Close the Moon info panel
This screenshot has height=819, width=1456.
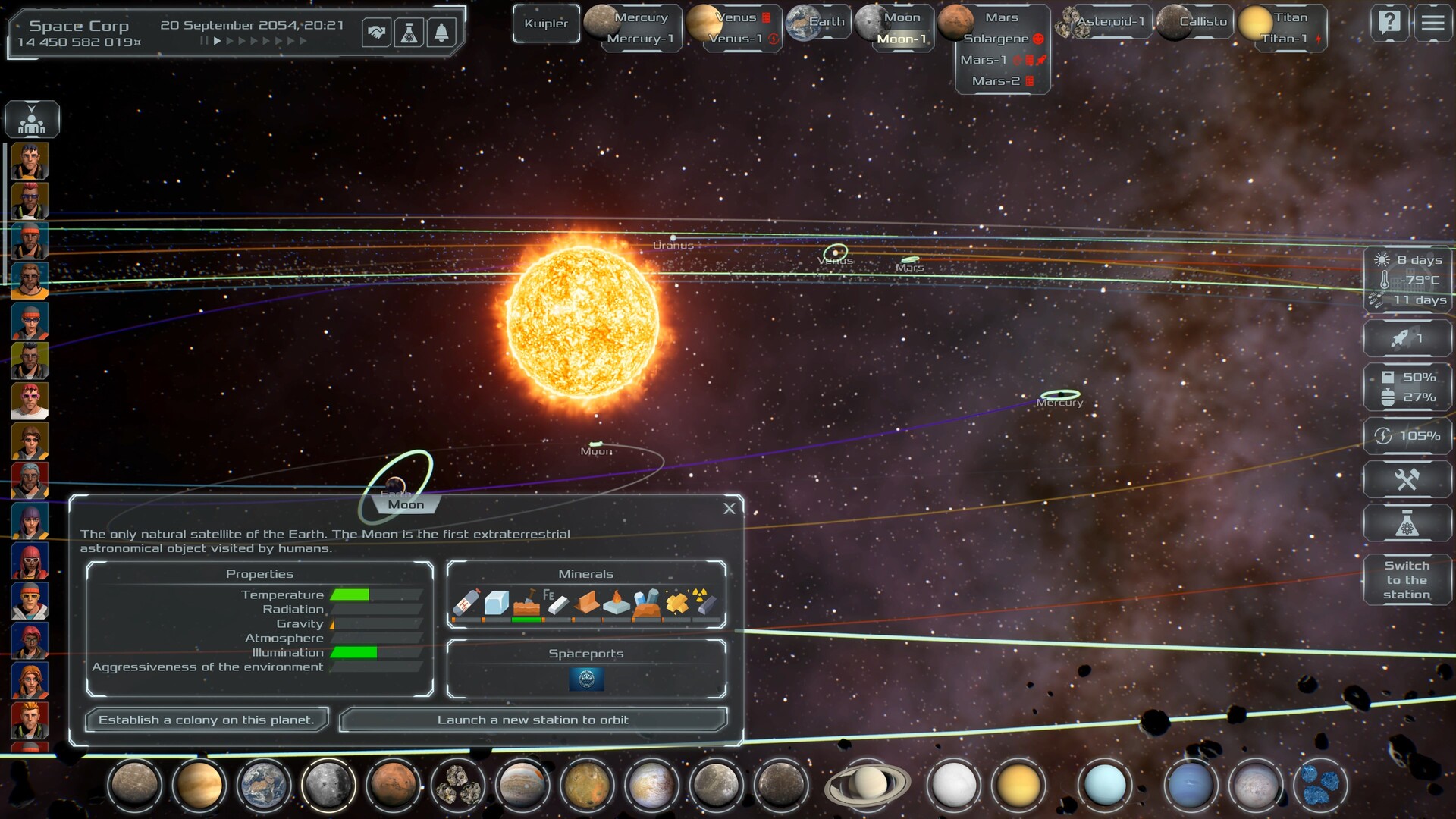[730, 509]
